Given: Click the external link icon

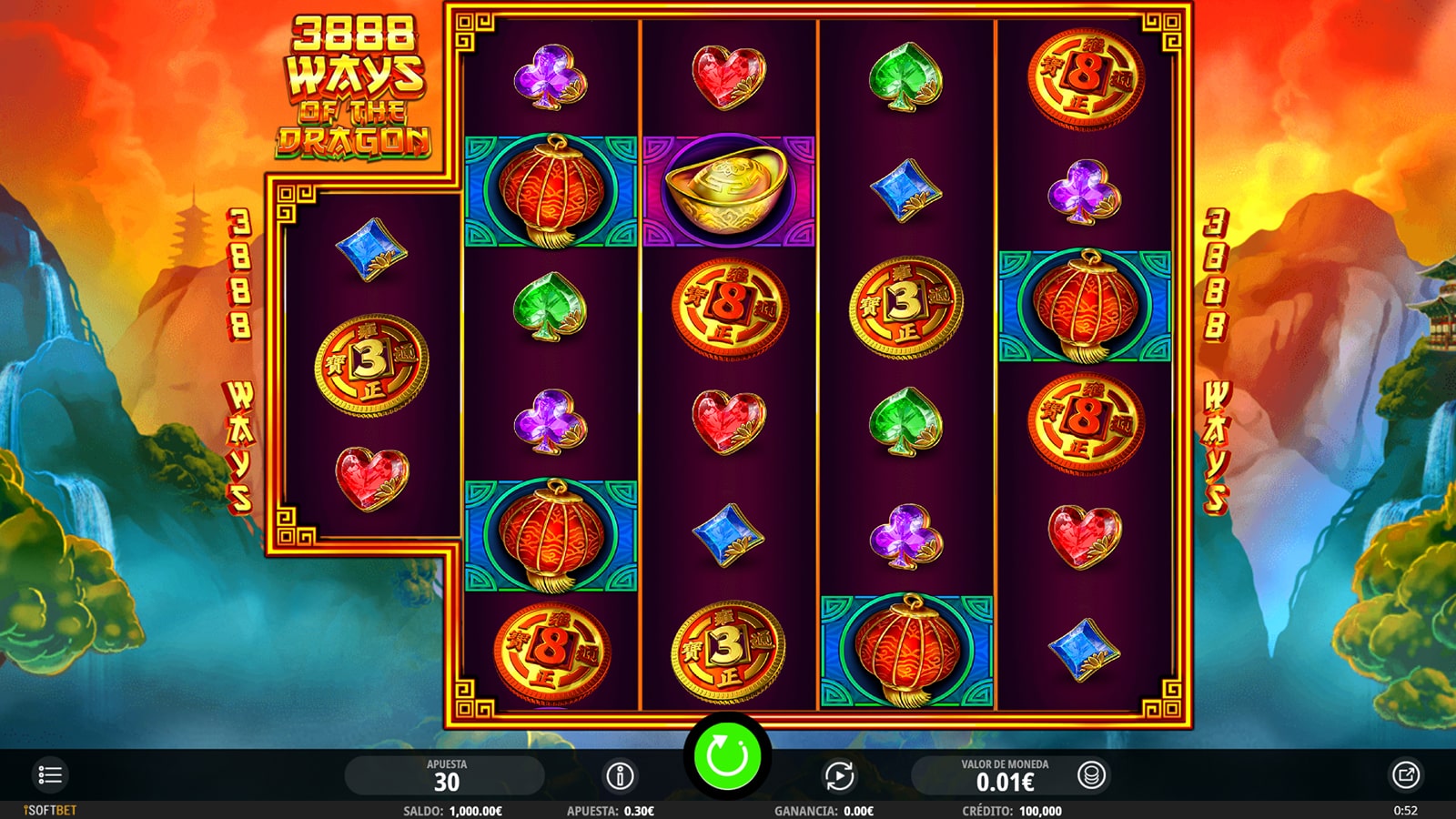Looking at the screenshot, I should [x=1405, y=775].
